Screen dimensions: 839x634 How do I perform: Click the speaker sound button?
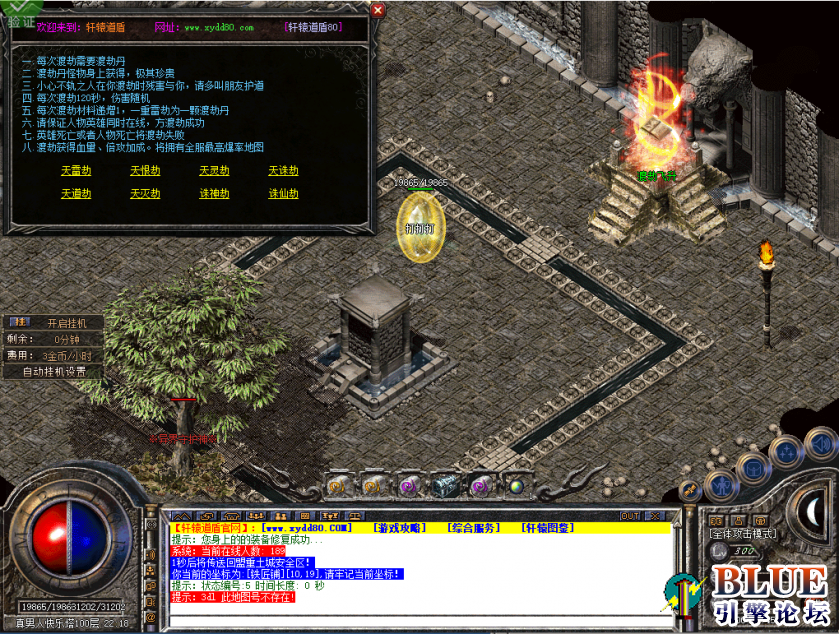pyautogui.click(x=821, y=441)
